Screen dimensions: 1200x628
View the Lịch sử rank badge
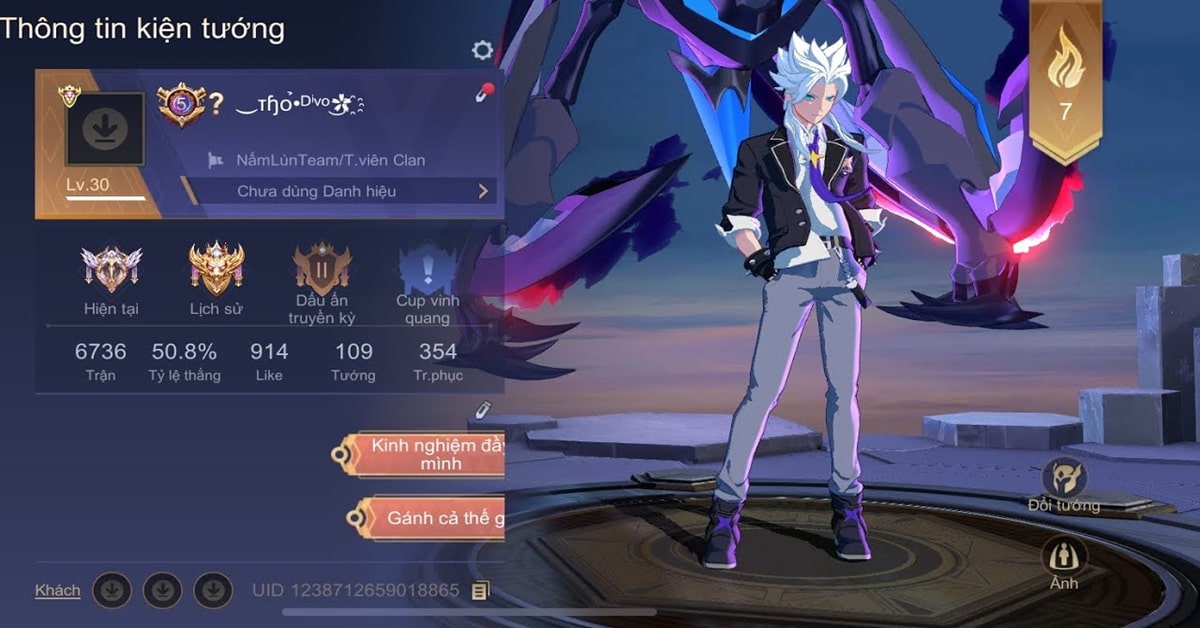(217, 270)
